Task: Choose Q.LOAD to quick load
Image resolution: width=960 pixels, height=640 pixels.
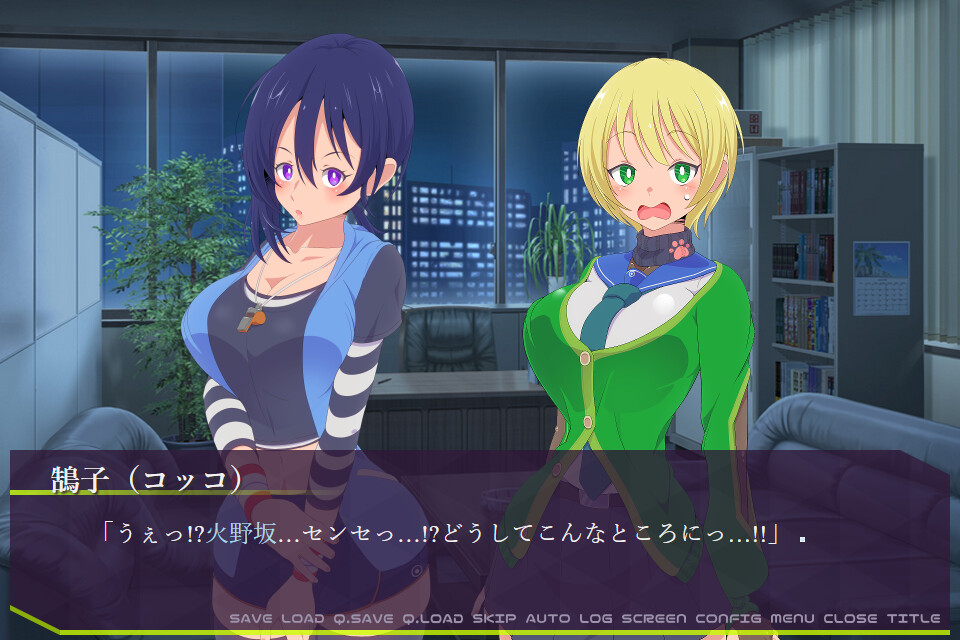Action: pos(433,618)
